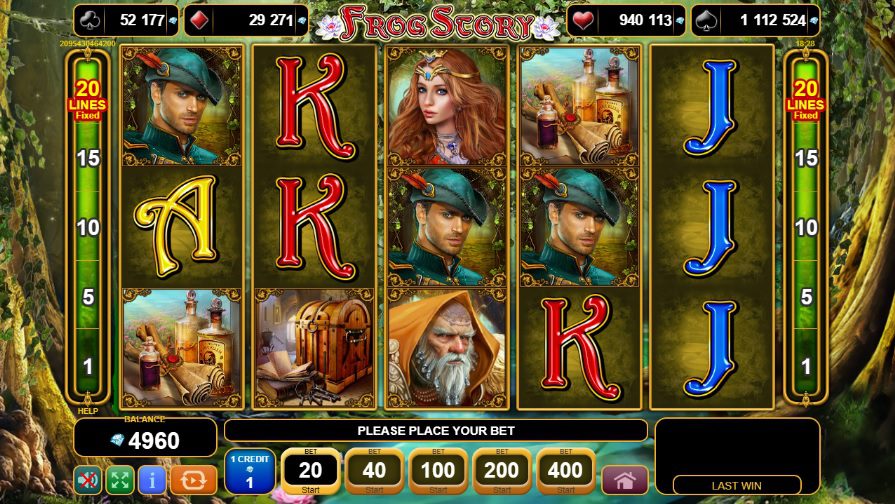Activate the orange autoplay button
The height and width of the screenshot is (504, 895).
[193, 480]
